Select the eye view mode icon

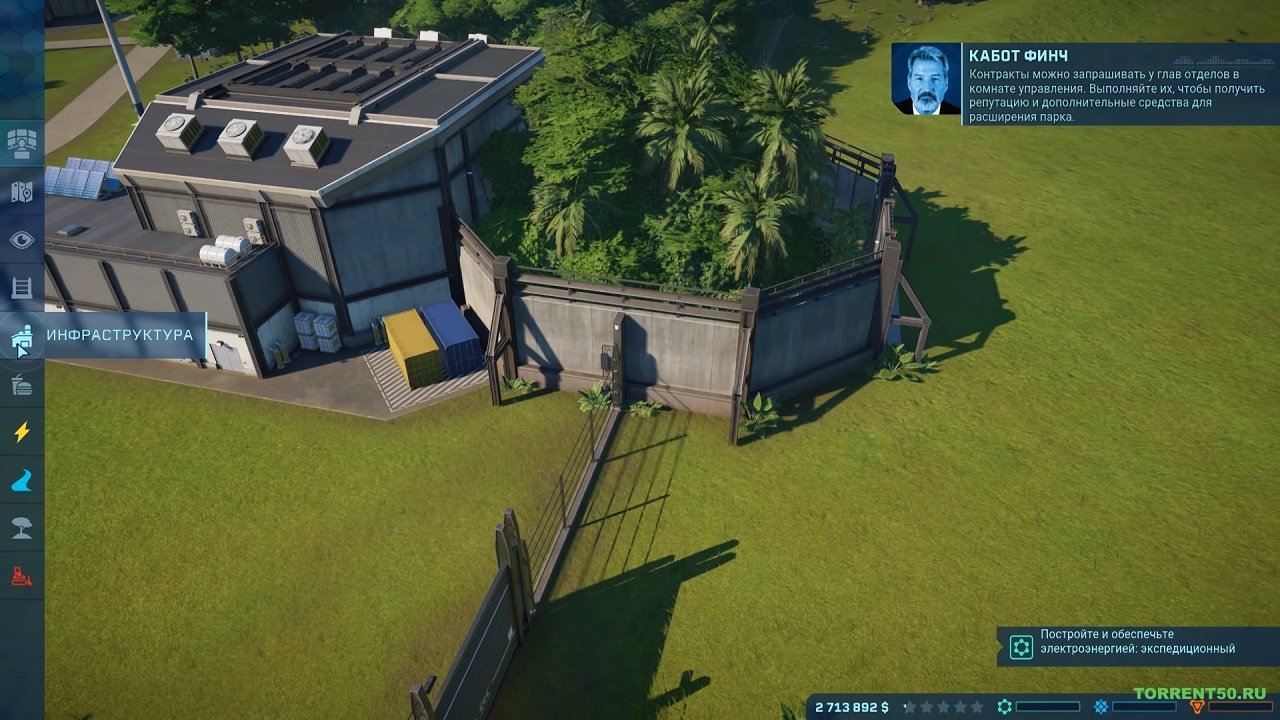coord(21,240)
